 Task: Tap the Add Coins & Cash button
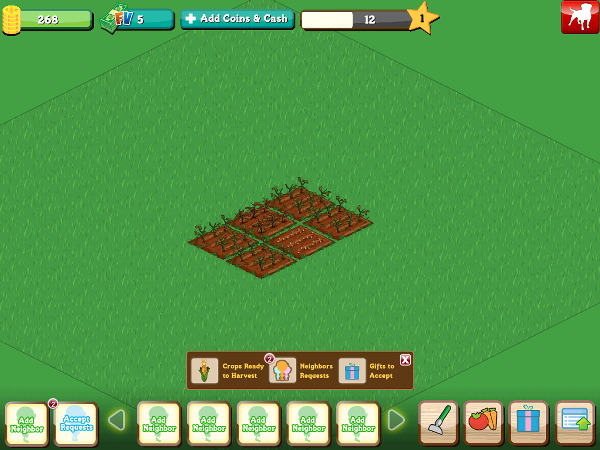pyautogui.click(x=237, y=19)
